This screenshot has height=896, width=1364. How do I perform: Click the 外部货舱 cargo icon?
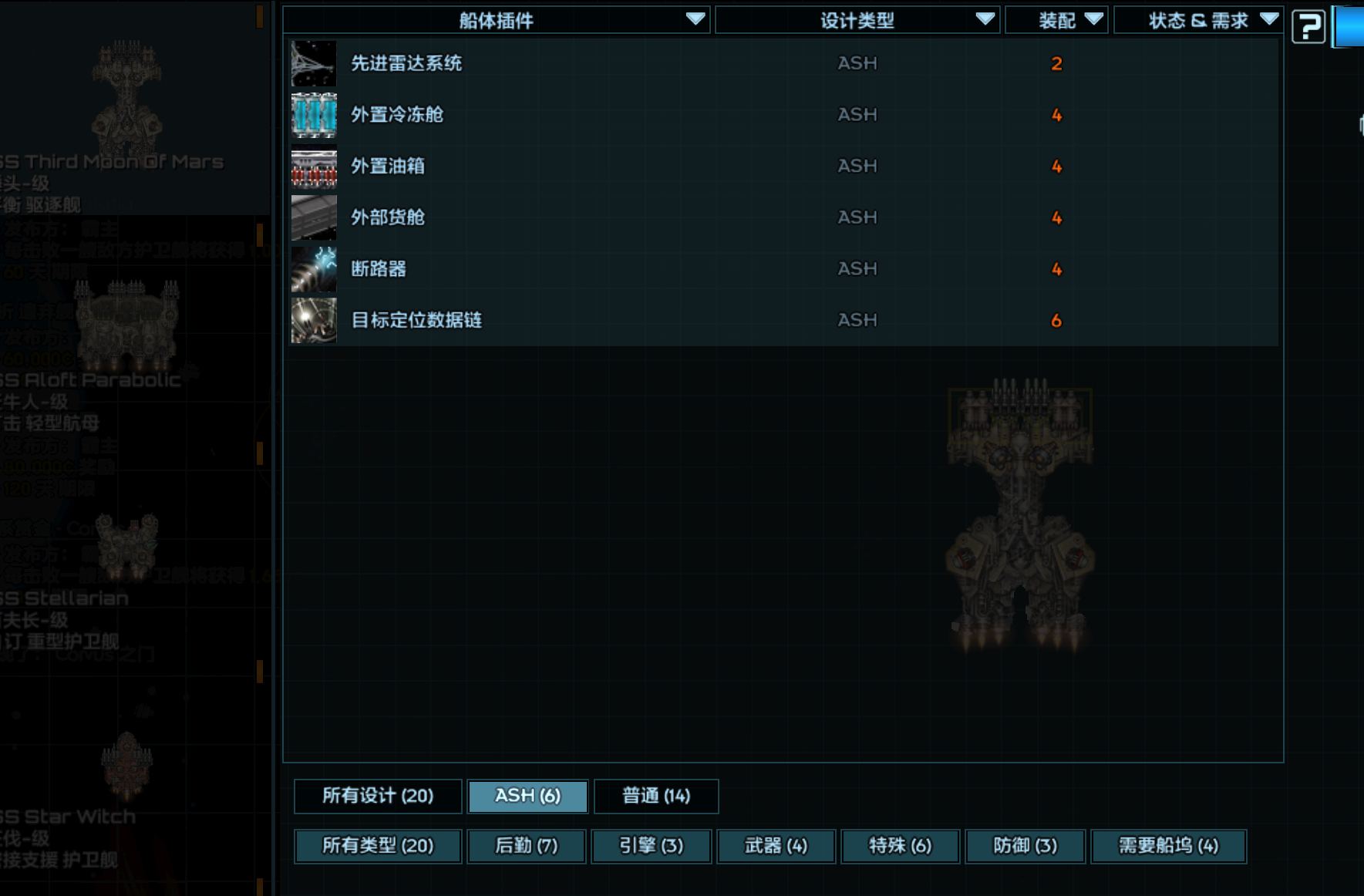pos(313,217)
